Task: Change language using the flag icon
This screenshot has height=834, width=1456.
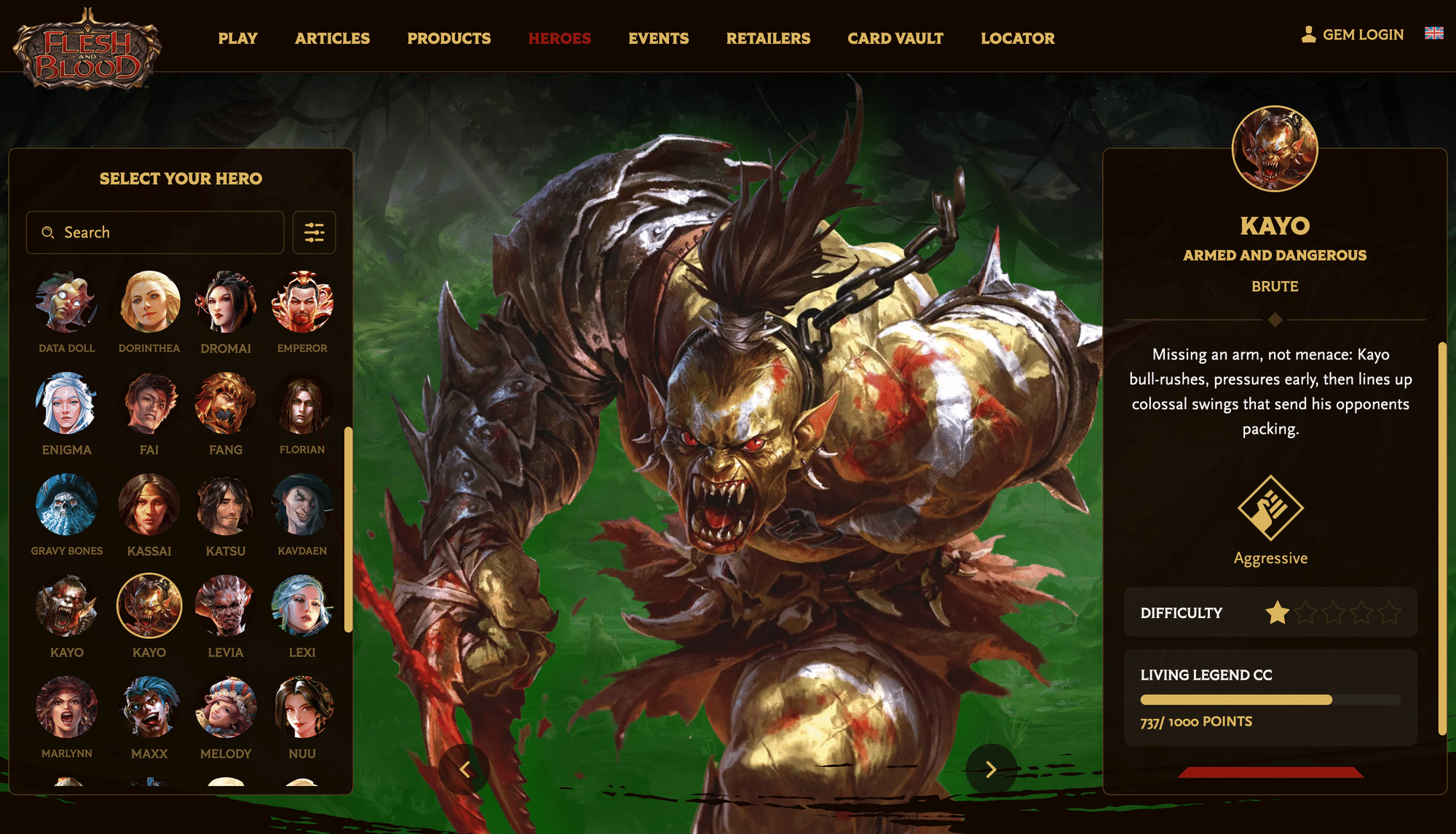Action: point(1433,33)
